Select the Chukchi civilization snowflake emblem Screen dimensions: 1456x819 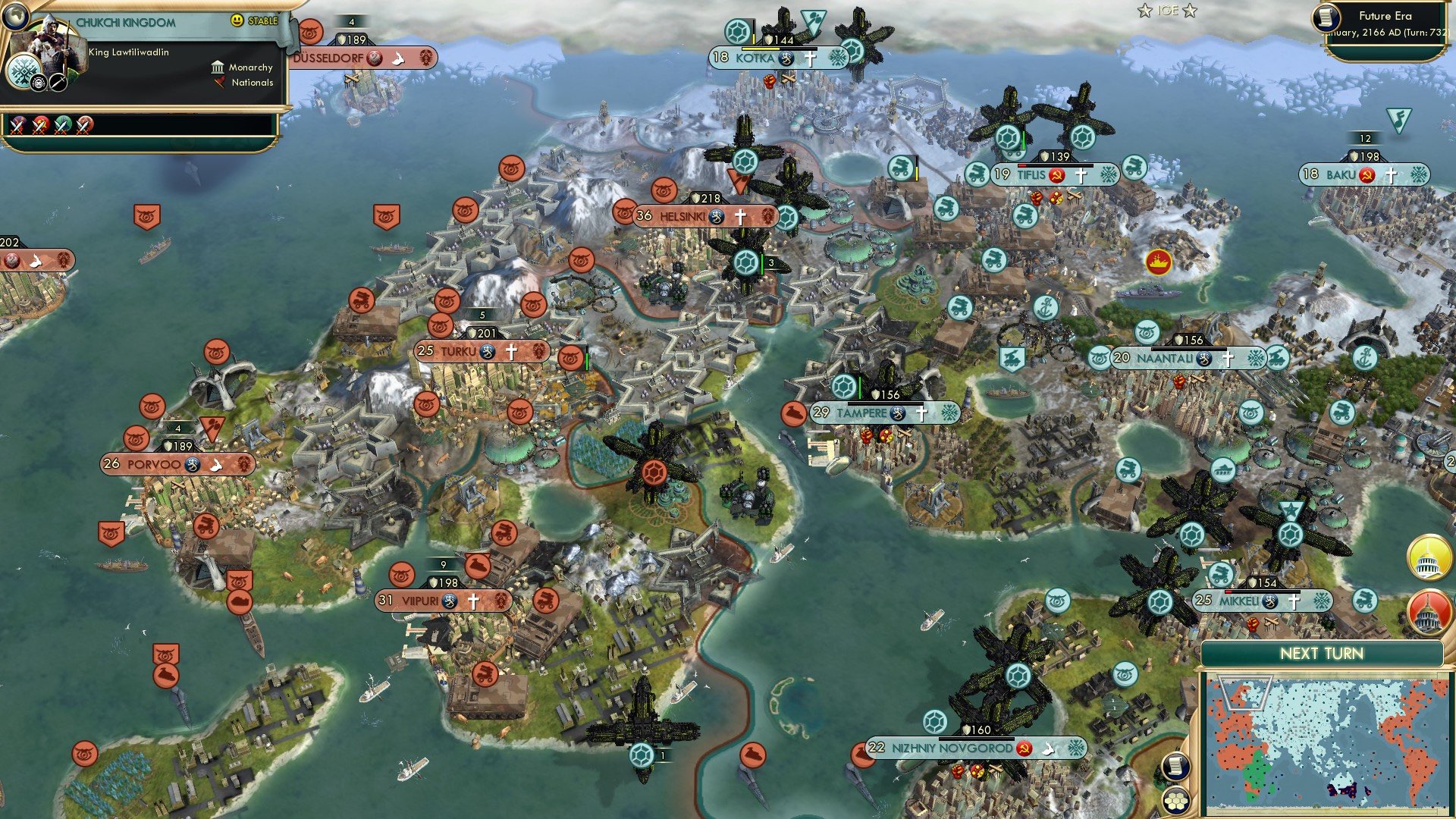[x=24, y=71]
